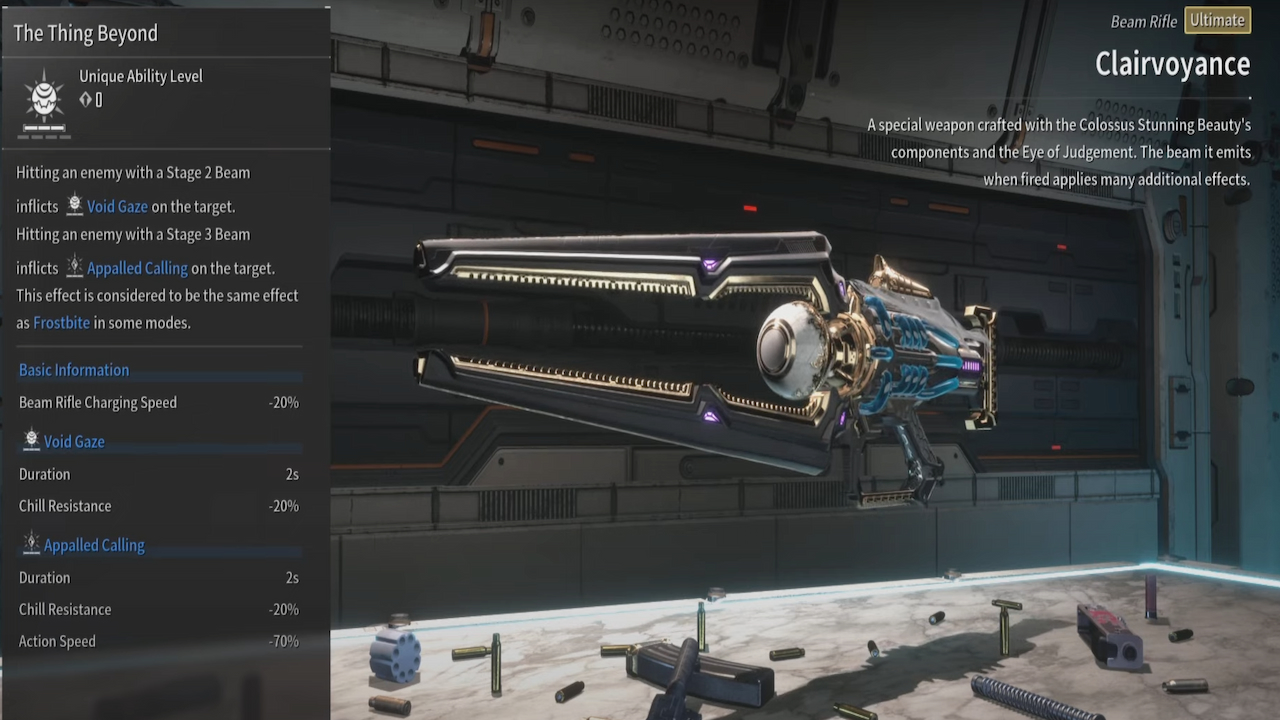Viewport: 1280px width, 720px height.
Task: Click the Ultimate rarity badge
Action: [1217, 21]
